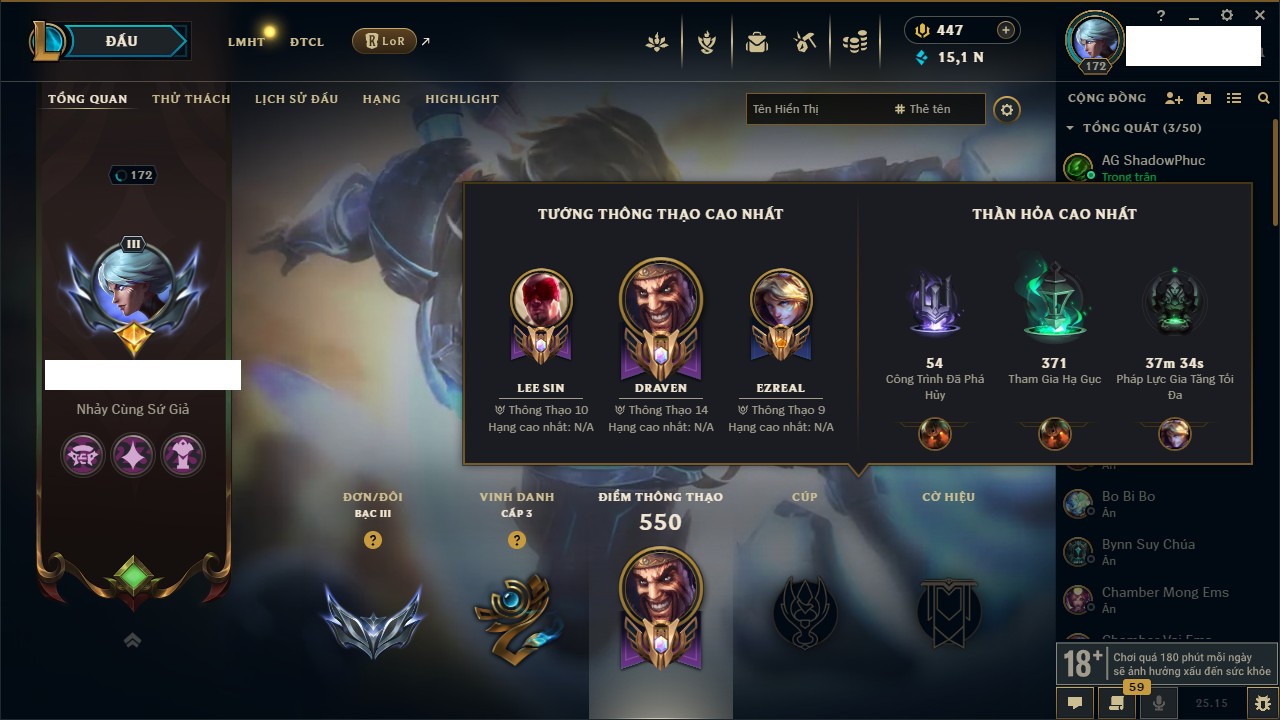Search the friends list

pos(1264,98)
